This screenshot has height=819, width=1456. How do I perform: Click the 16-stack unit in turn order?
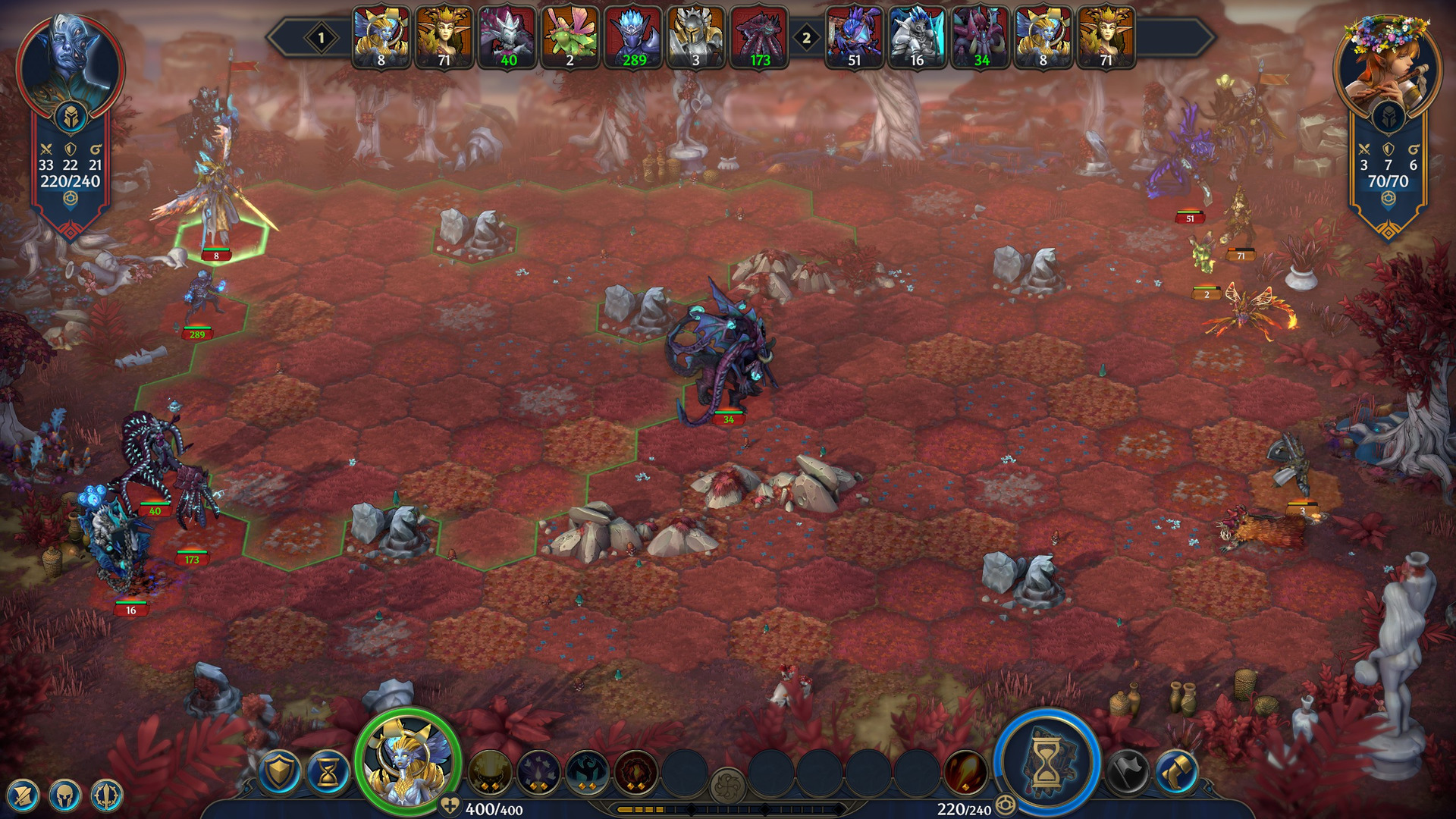tap(917, 38)
